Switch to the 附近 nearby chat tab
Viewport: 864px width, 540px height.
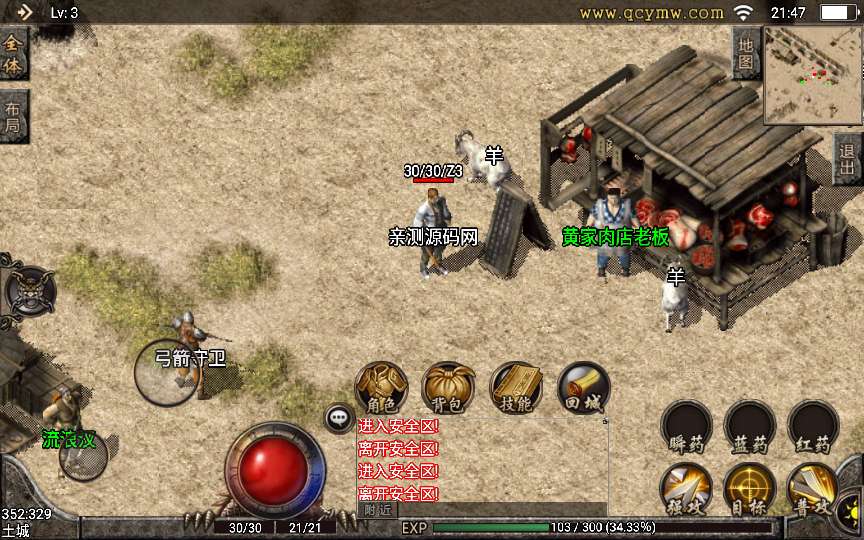[377, 509]
